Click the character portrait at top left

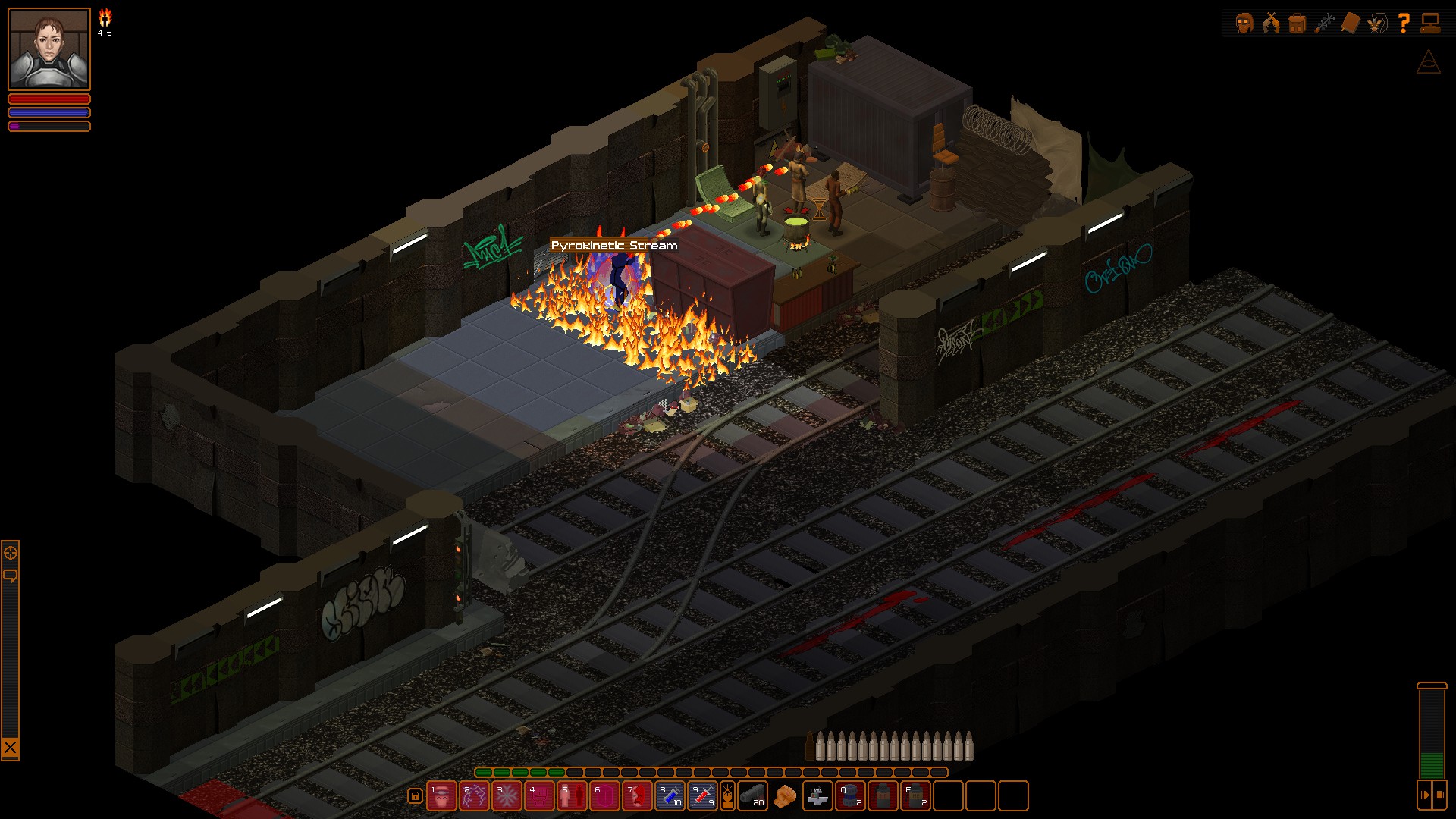pyautogui.click(x=49, y=49)
